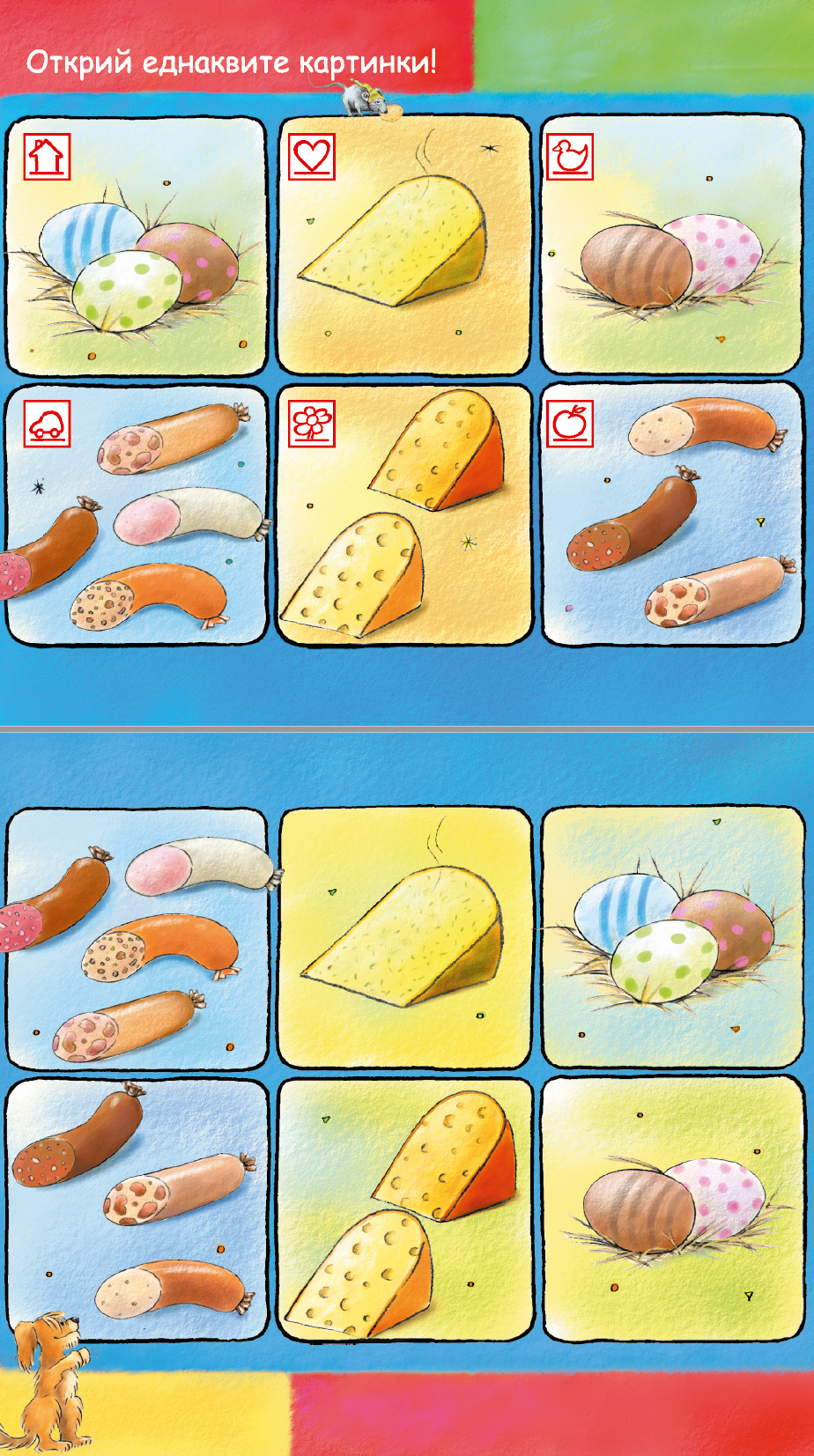Choose the unmarked two-egg nest card
The image size is (814, 1456).
672,1209
